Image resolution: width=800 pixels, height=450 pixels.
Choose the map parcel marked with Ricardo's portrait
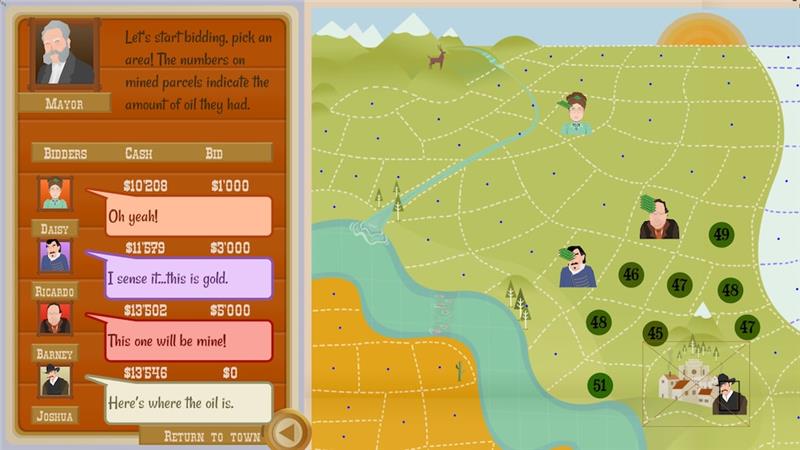click(x=577, y=268)
